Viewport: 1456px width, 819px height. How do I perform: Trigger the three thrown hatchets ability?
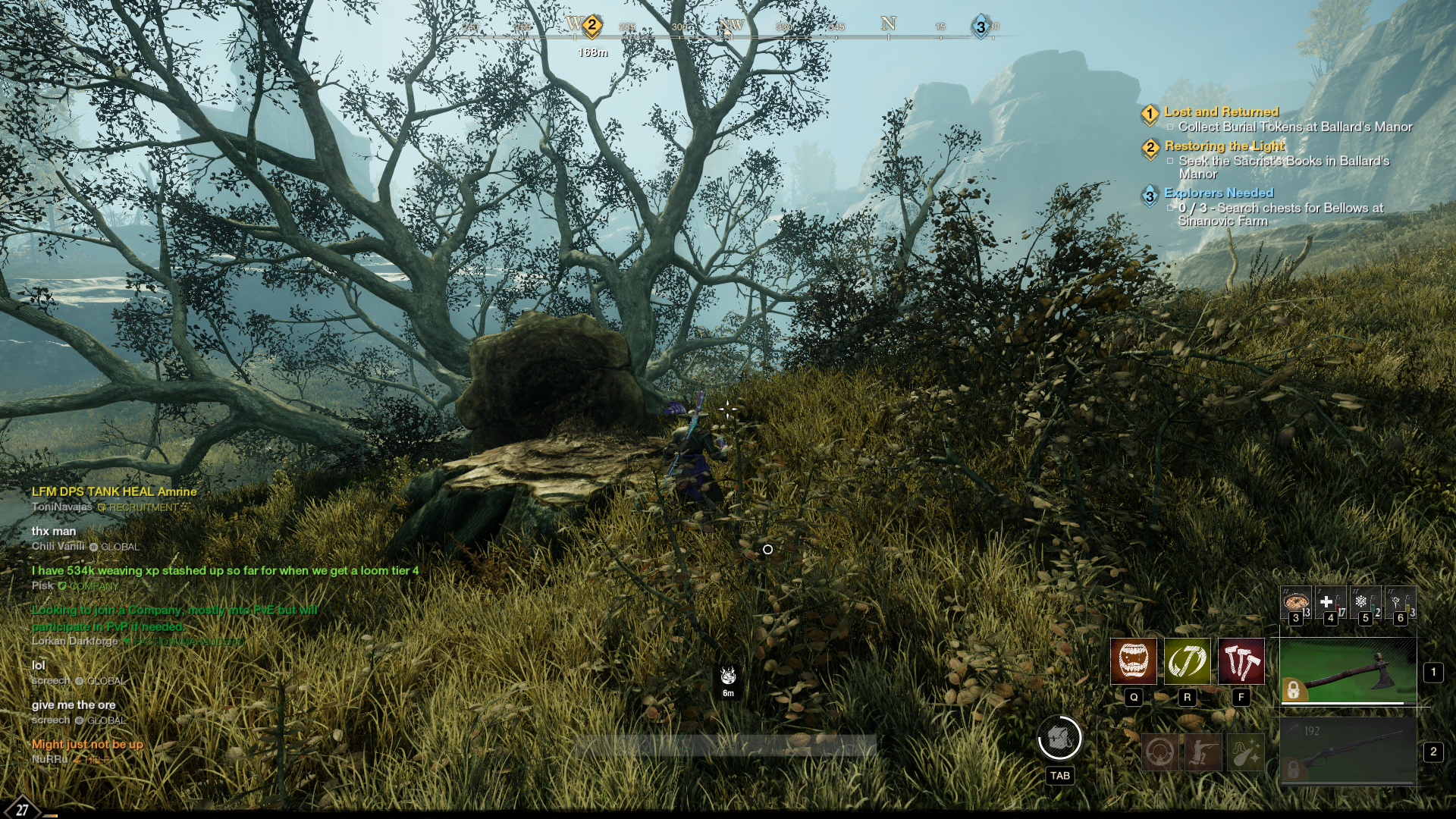tap(1241, 661)
